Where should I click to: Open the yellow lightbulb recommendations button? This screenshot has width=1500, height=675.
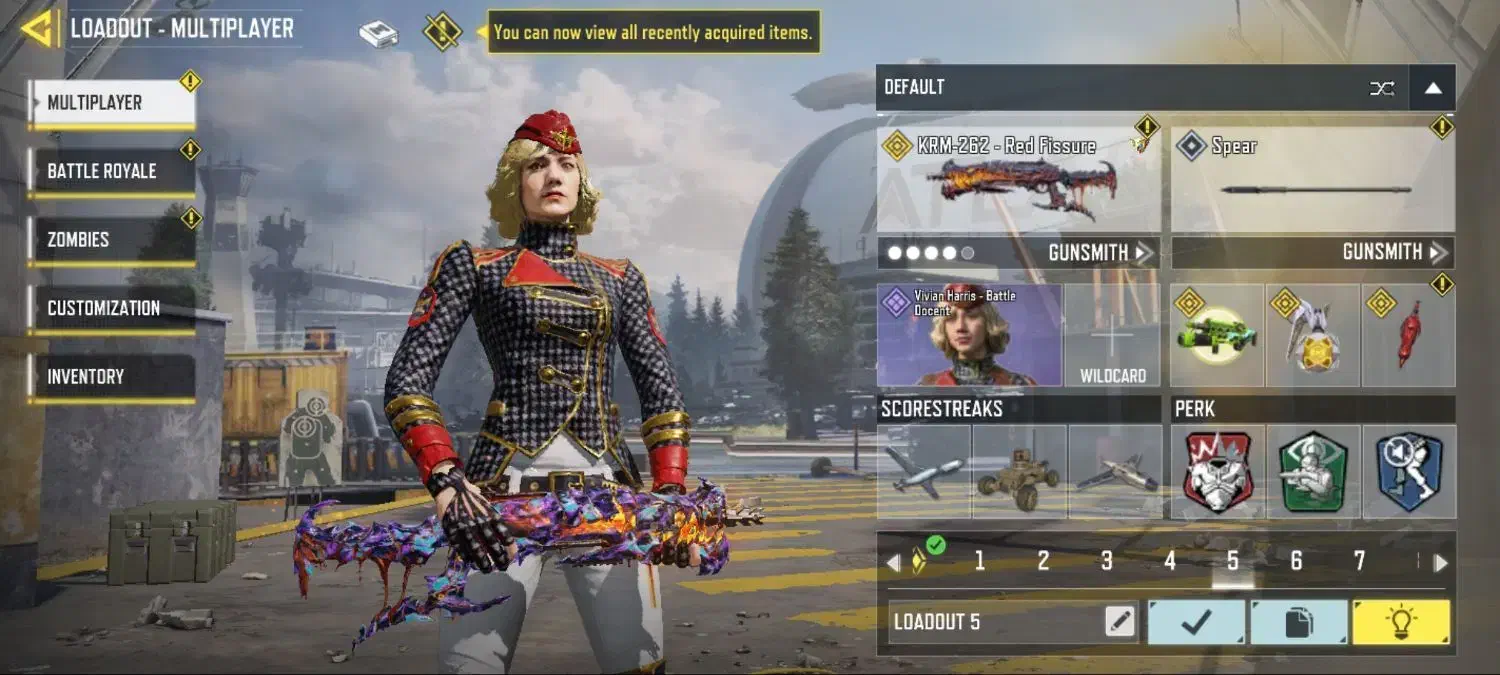click(x=1400, y=622)
